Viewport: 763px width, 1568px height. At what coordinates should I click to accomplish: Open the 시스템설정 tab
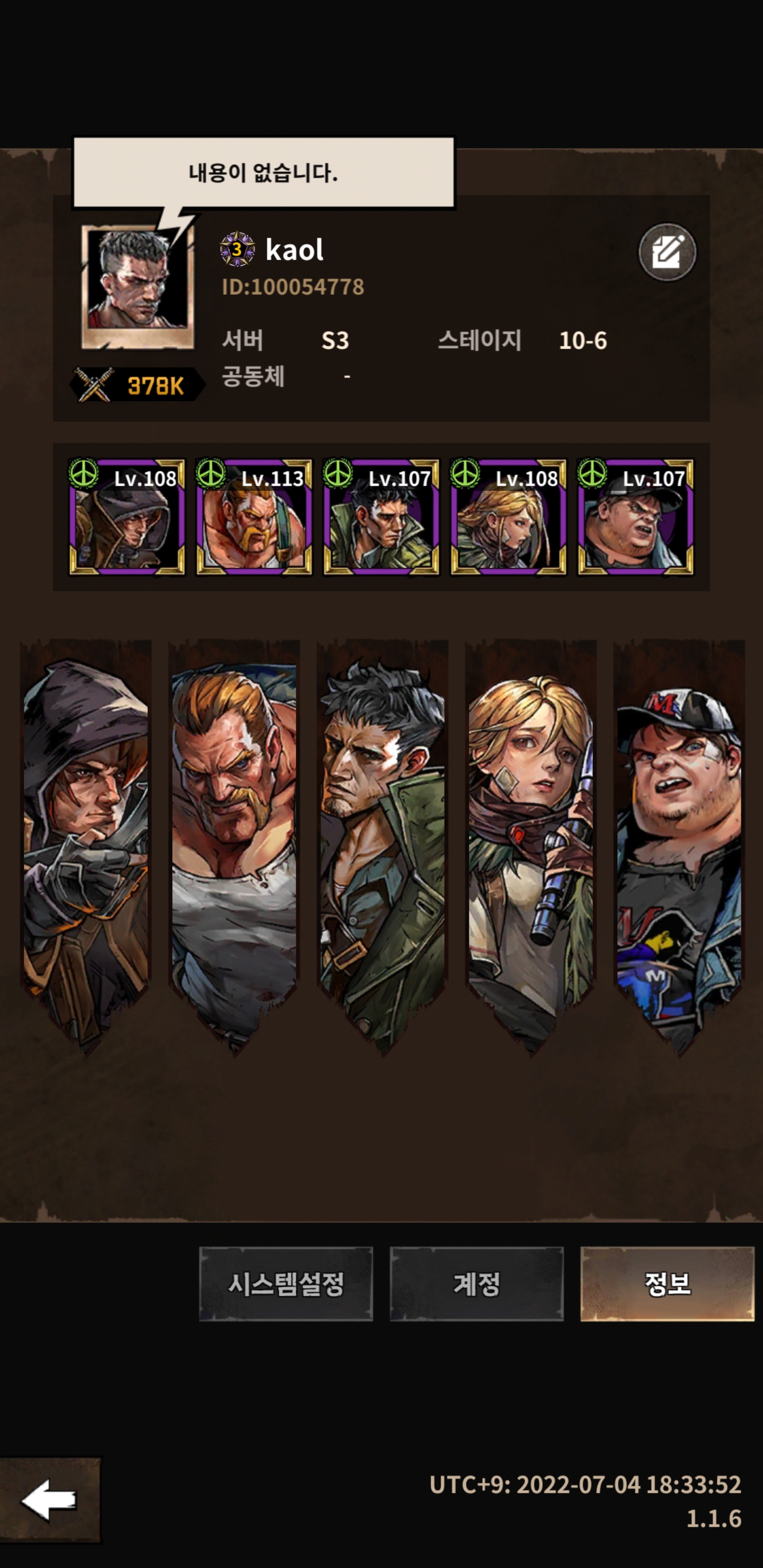pos(286,1283)
